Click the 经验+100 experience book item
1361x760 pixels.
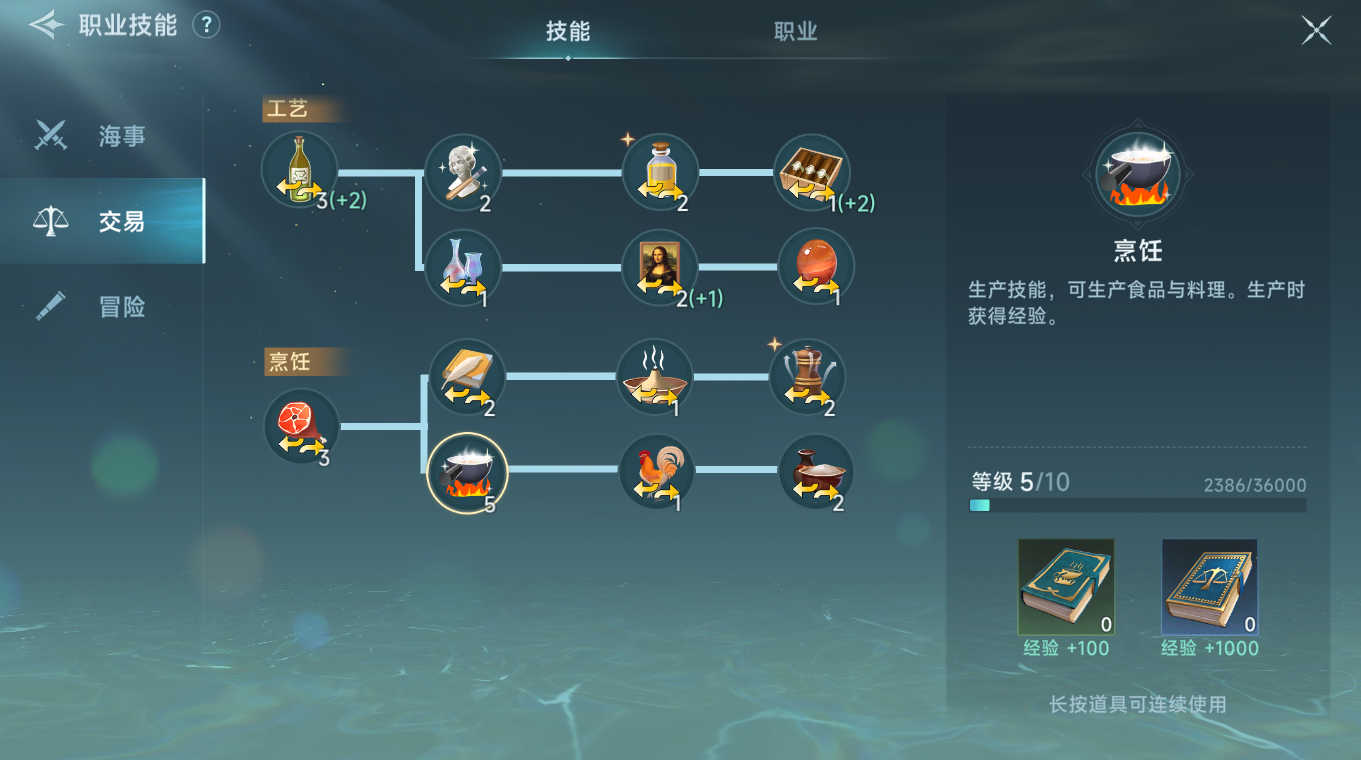tap(1066, 587)
